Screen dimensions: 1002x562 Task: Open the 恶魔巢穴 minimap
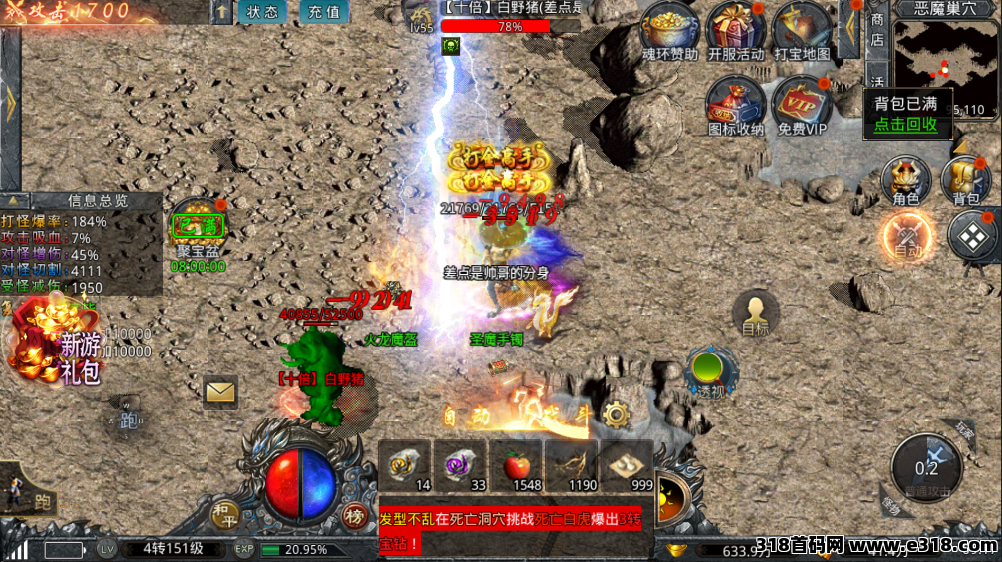coord(945,60)
